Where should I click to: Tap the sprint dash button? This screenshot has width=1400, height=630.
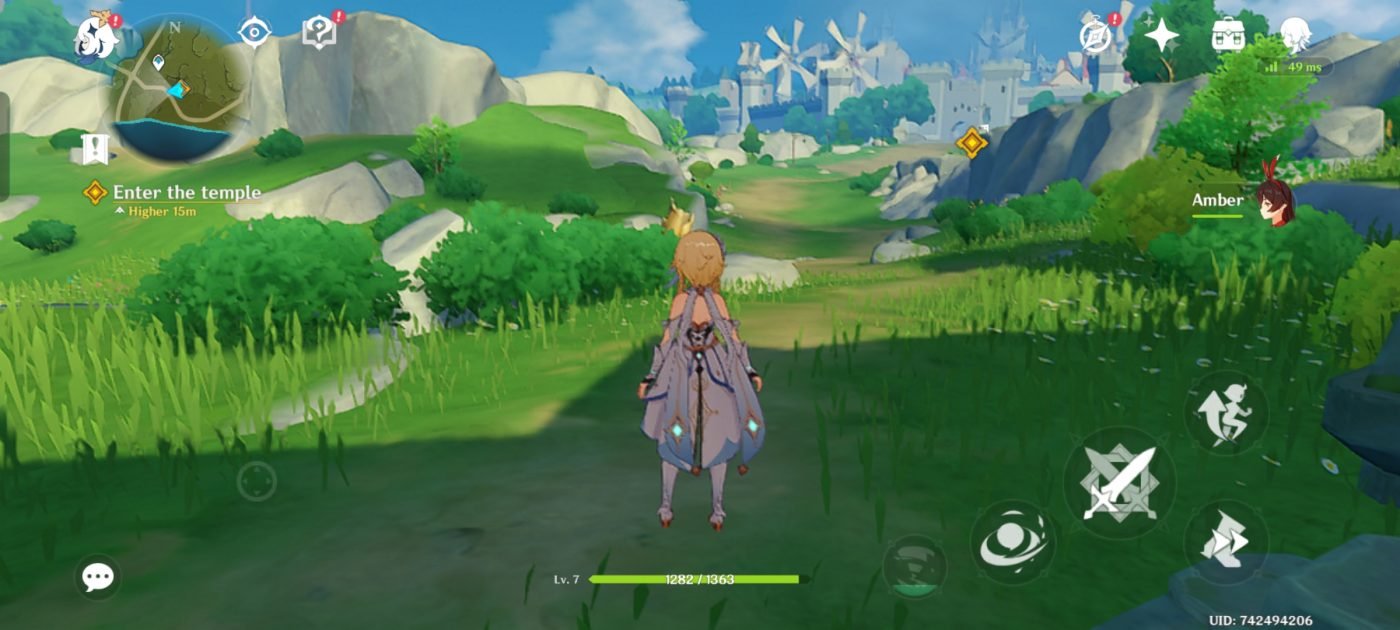pyautogui.click(x=1226, y=543)
